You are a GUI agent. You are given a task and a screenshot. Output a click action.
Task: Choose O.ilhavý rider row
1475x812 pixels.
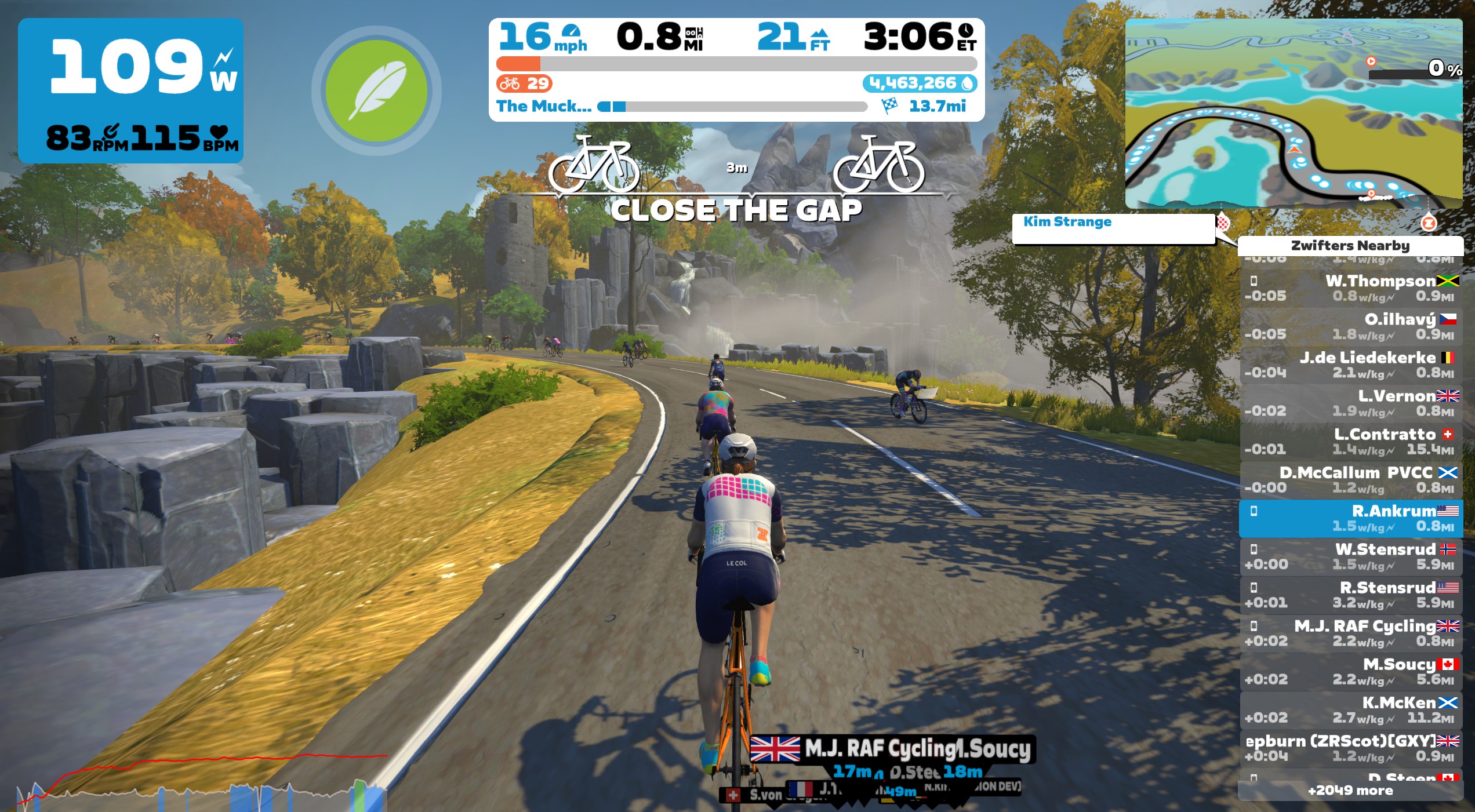[x=1351, y=327]
